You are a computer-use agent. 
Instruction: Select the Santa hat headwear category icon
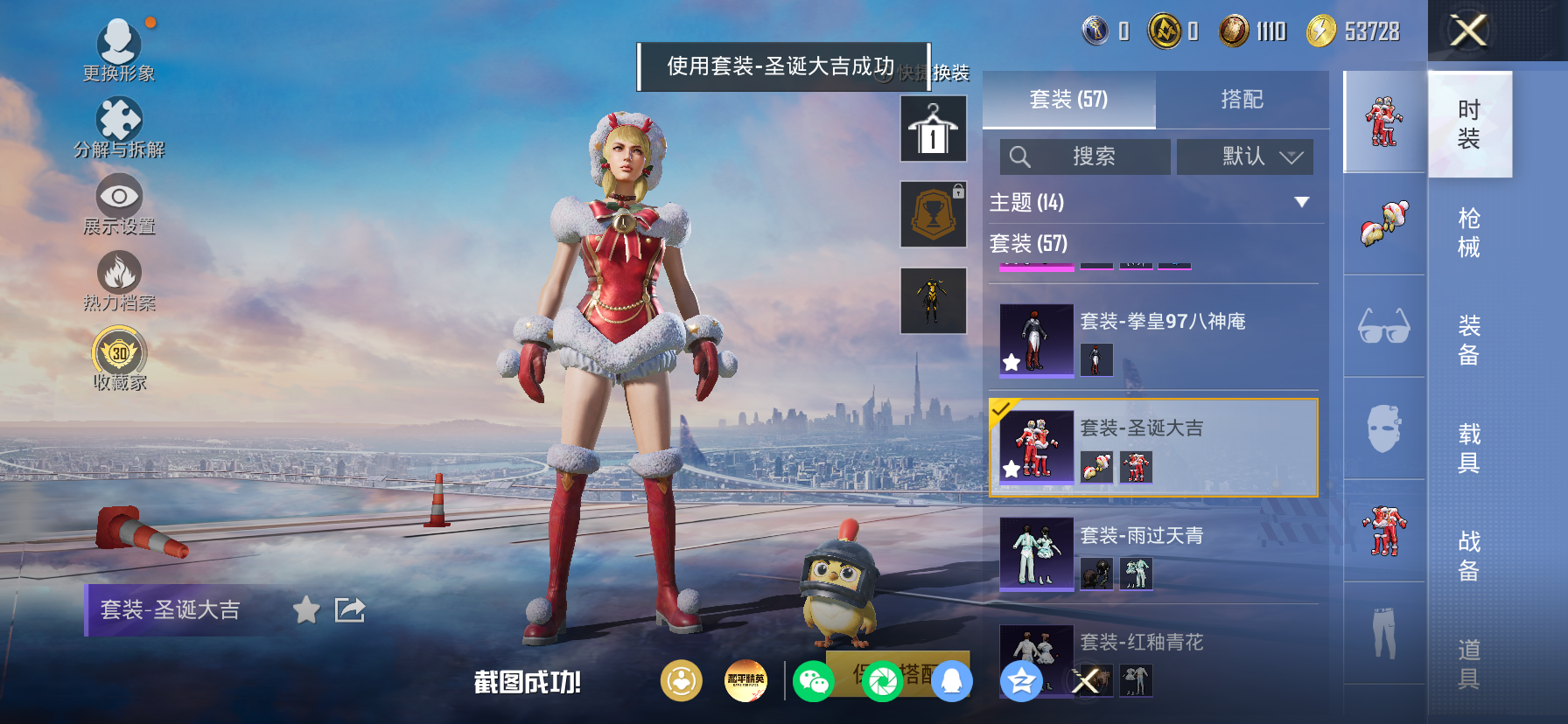pyautogui.click(x=1383, y=226)
